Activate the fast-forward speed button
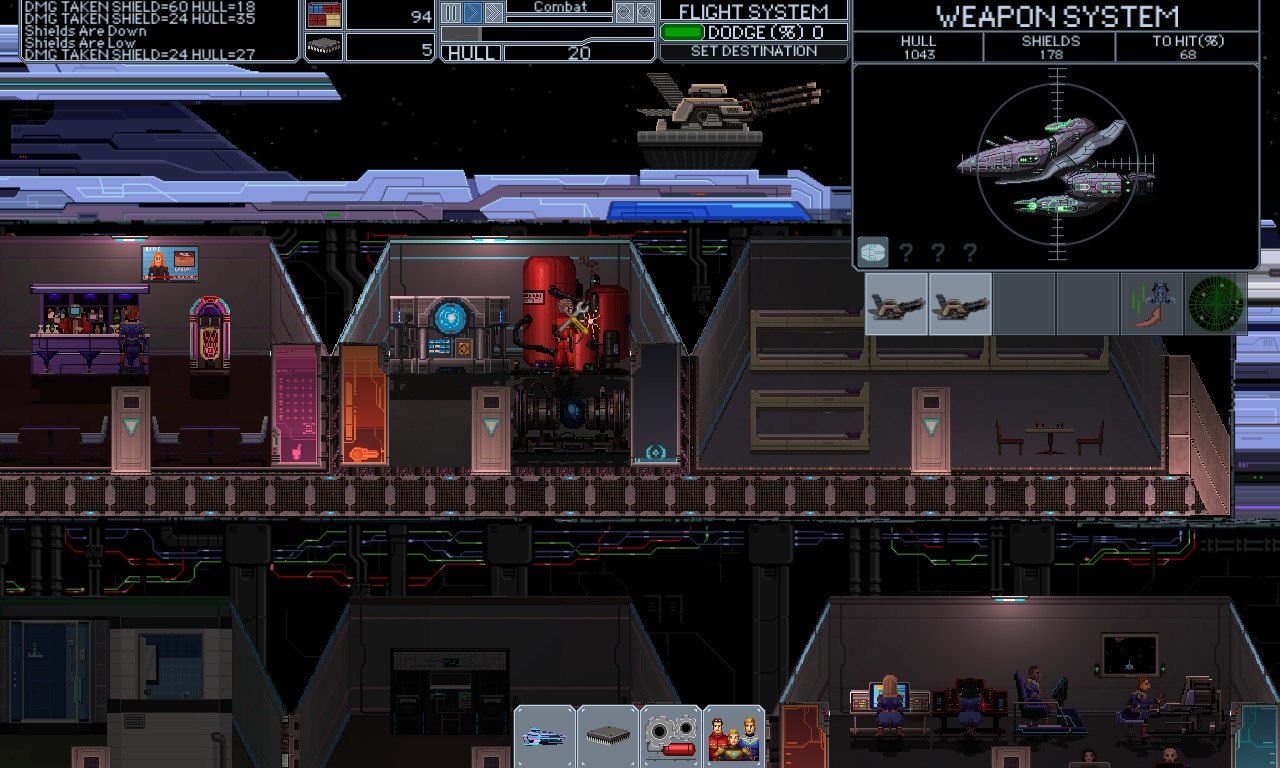Image resolution: width=1280 pixels, height=768 pixels. [494, 13]
